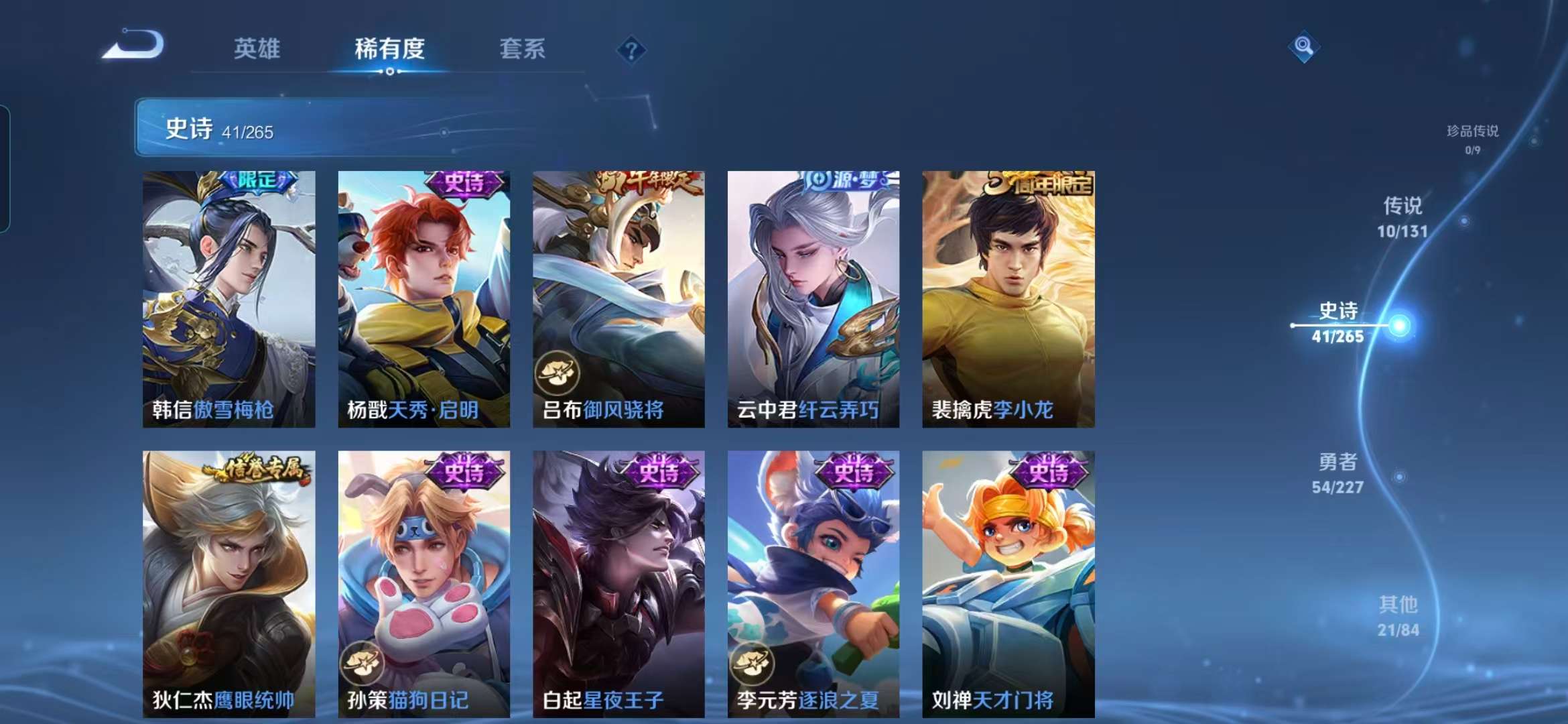The image size is (1568, 724).
Task: Select the 稀有度 tab
Action: [x=391, y=50]
